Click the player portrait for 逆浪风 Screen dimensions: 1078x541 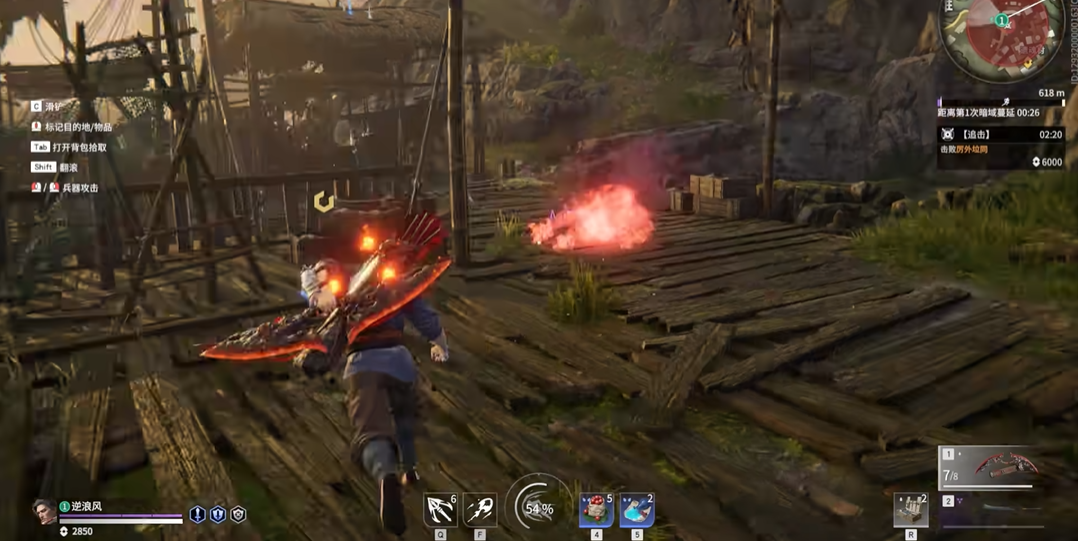pyautogui.click(x=45, y=512)
